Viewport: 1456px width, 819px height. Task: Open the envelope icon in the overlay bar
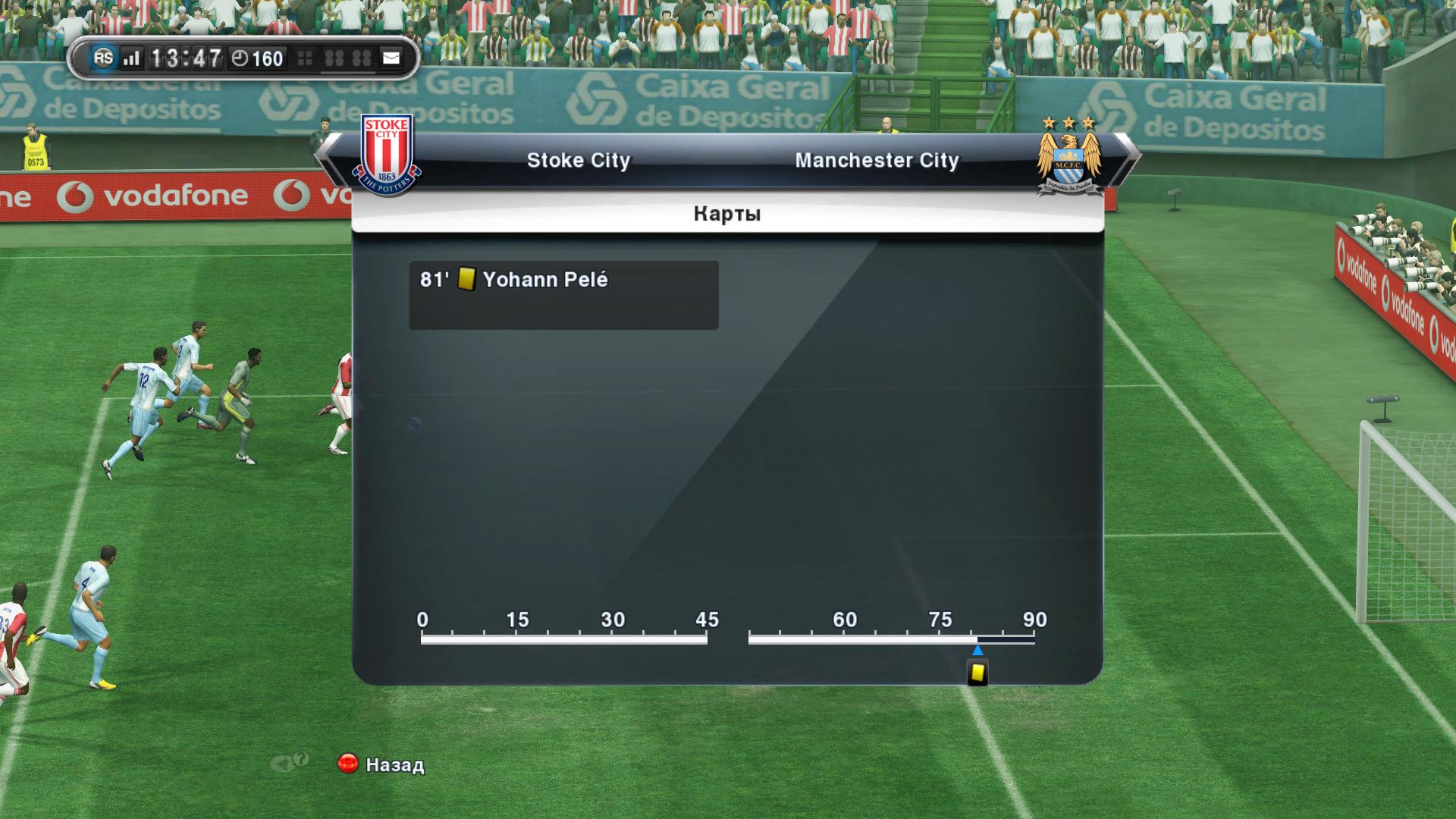click(391, 58)
